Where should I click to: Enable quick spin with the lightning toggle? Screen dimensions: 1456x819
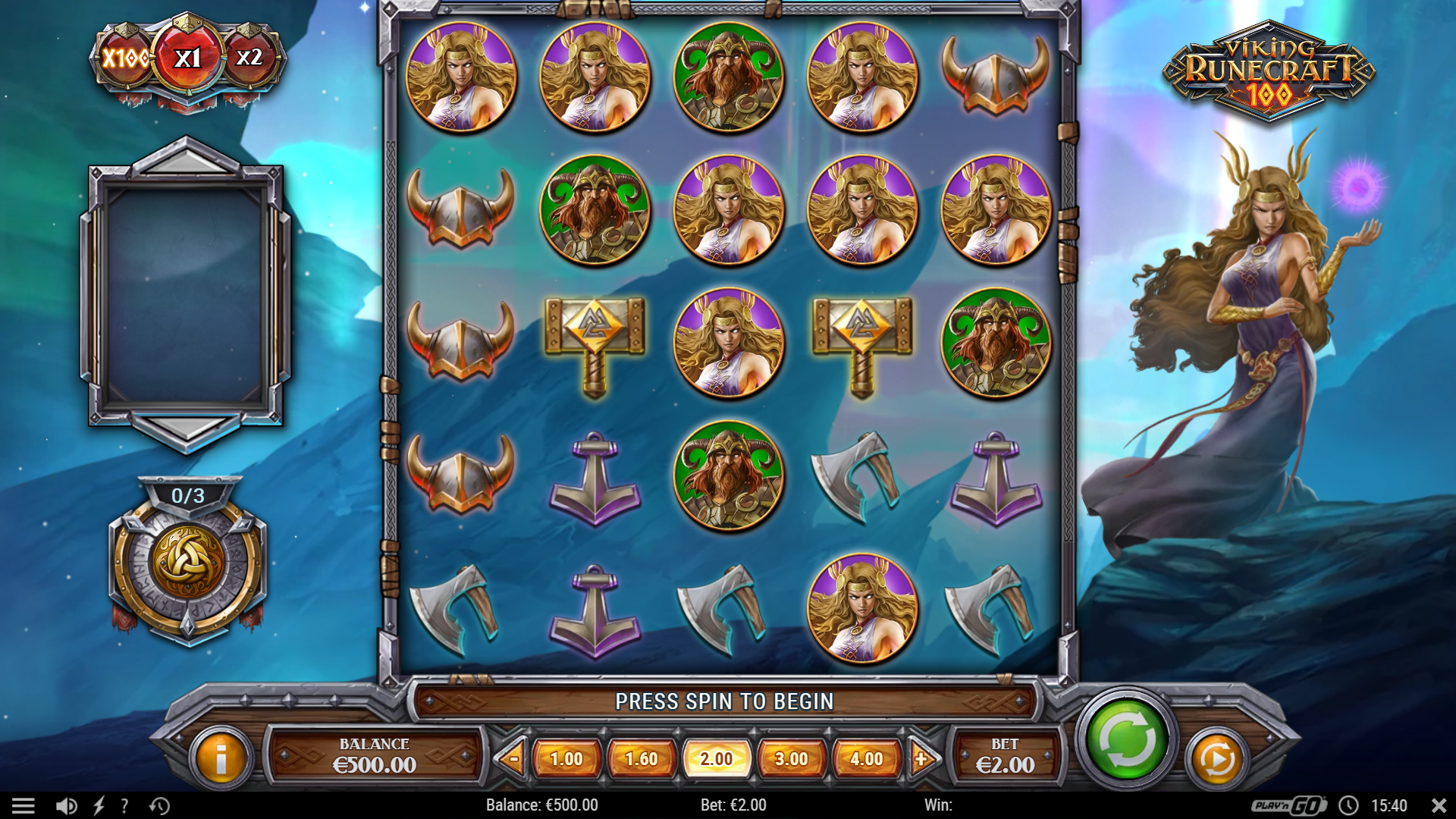tap(99, 805)
